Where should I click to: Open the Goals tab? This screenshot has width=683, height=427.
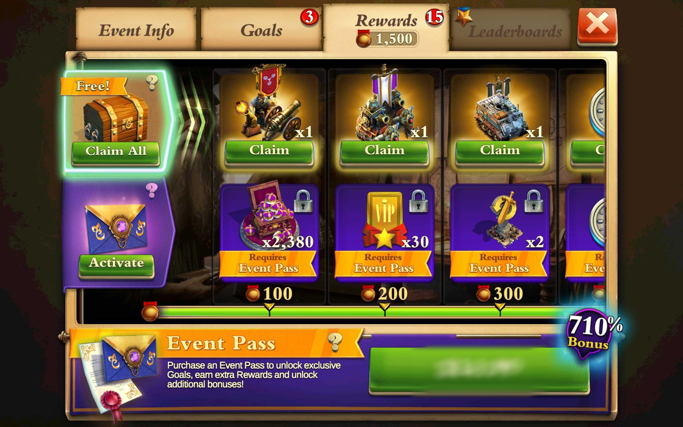click(261, 30)
